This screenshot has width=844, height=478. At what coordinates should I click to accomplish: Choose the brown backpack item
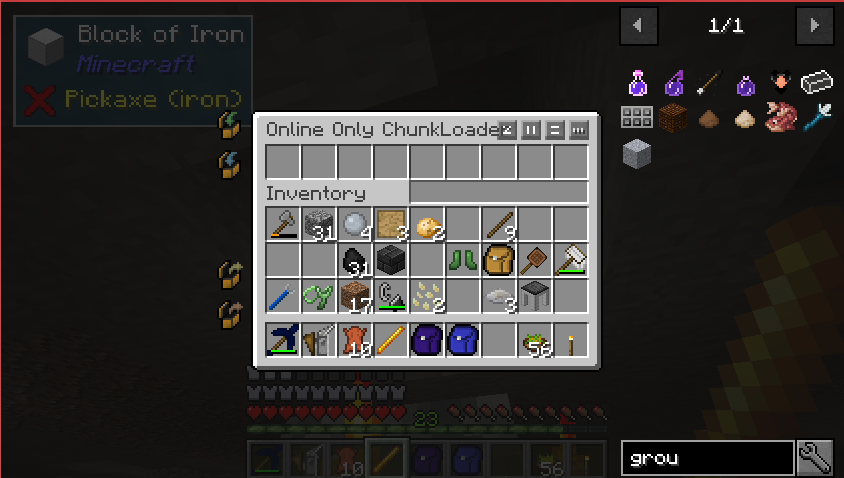point(498,261)
